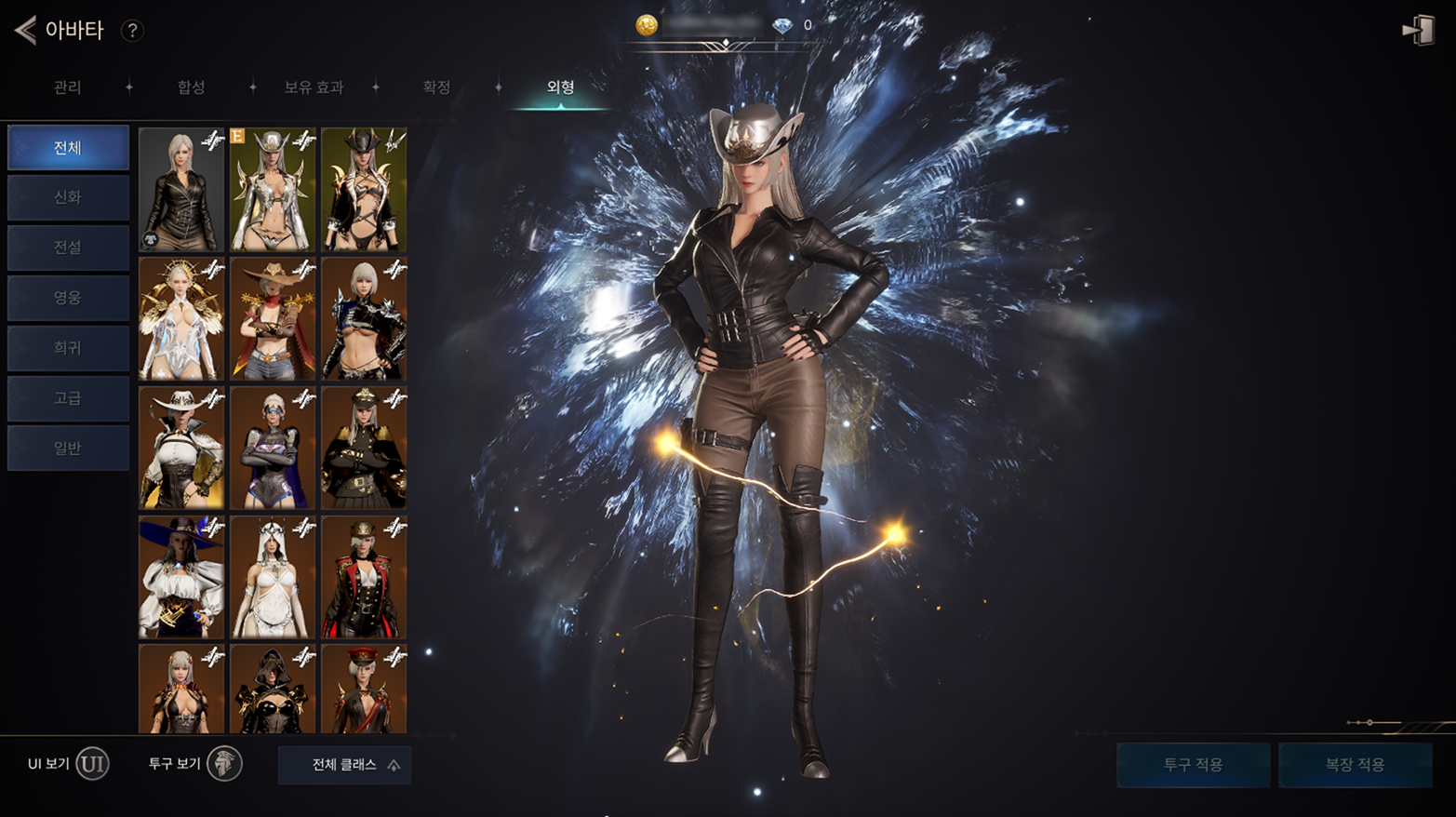Image resolution: width=1456 pixels, height=817 pixels.
Task: Open the help question mark icon
Action: point(132,31)
